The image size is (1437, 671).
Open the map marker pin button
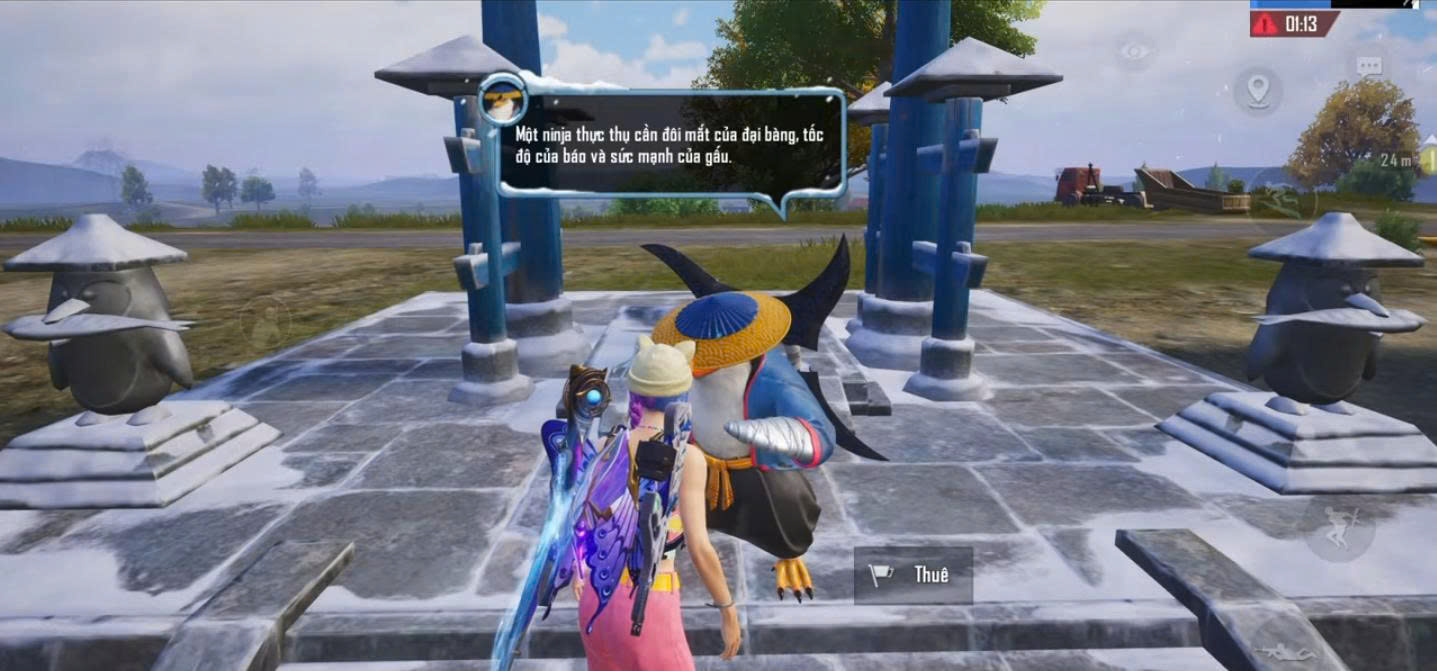1257,90
